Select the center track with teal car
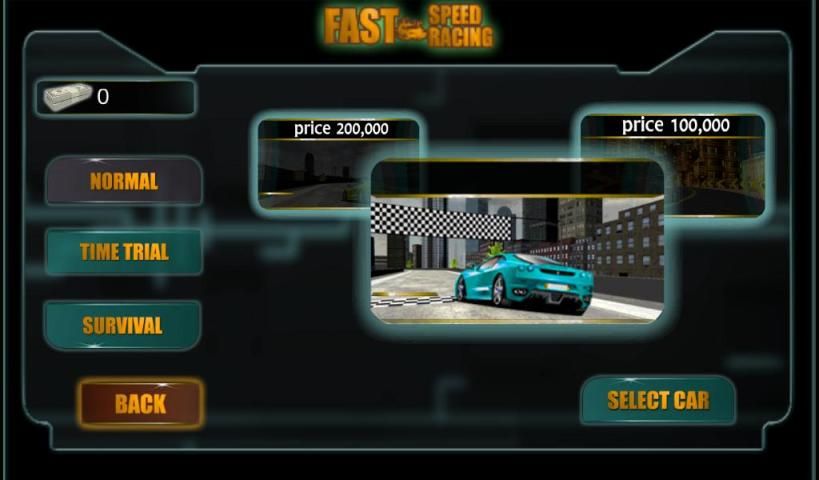This screenshot has height=480, width=819. tap(517, 243)
